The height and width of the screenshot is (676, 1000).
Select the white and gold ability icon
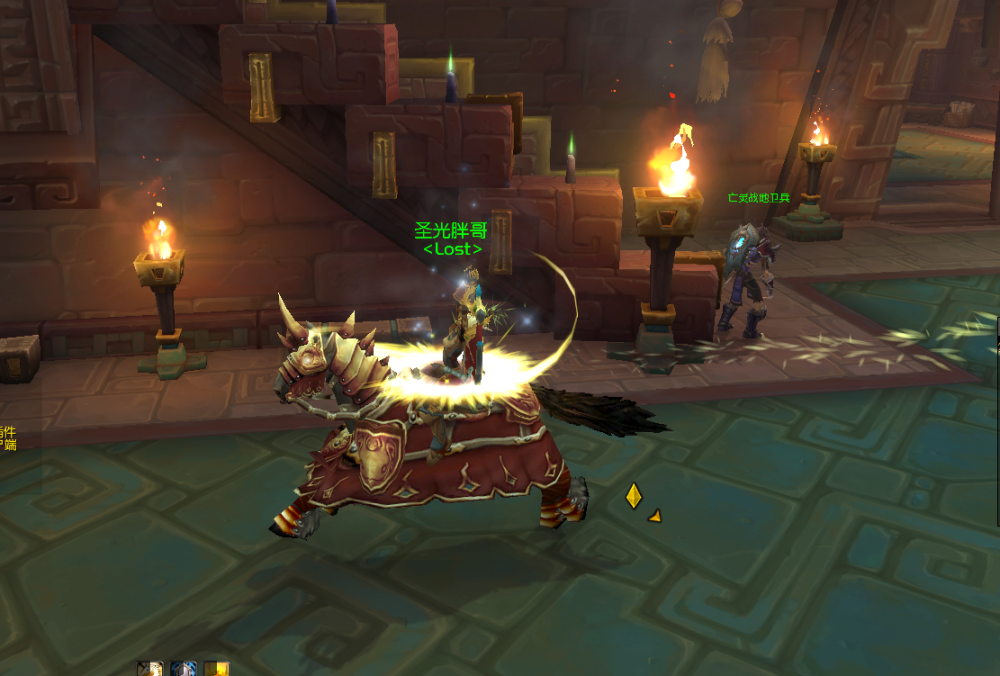tap(150, 669)
